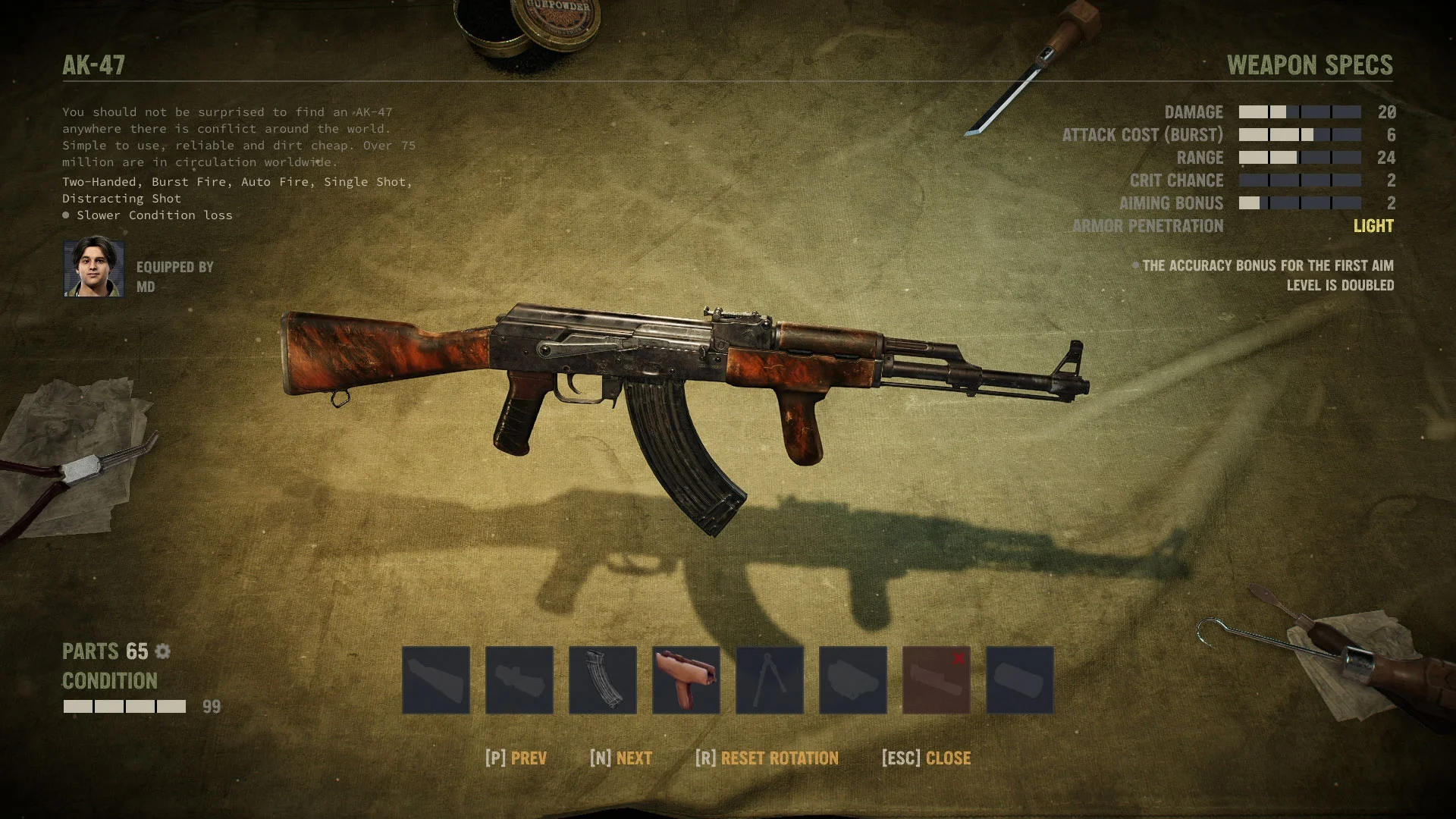Select the wooden foregrip handguard slot
Screen dimensions: 1456x819
(686, 679)
